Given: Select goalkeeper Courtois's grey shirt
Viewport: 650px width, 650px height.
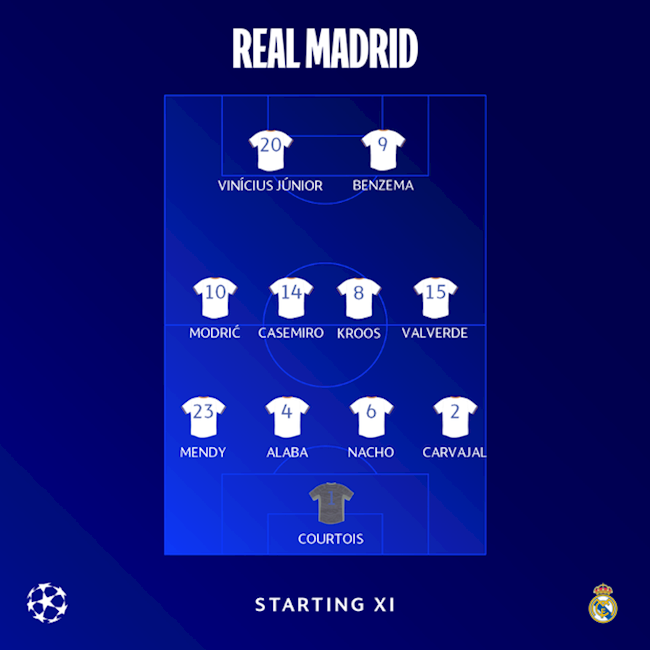Looking at the screenshot, I should pyautogui.click(x=330, y=503).
